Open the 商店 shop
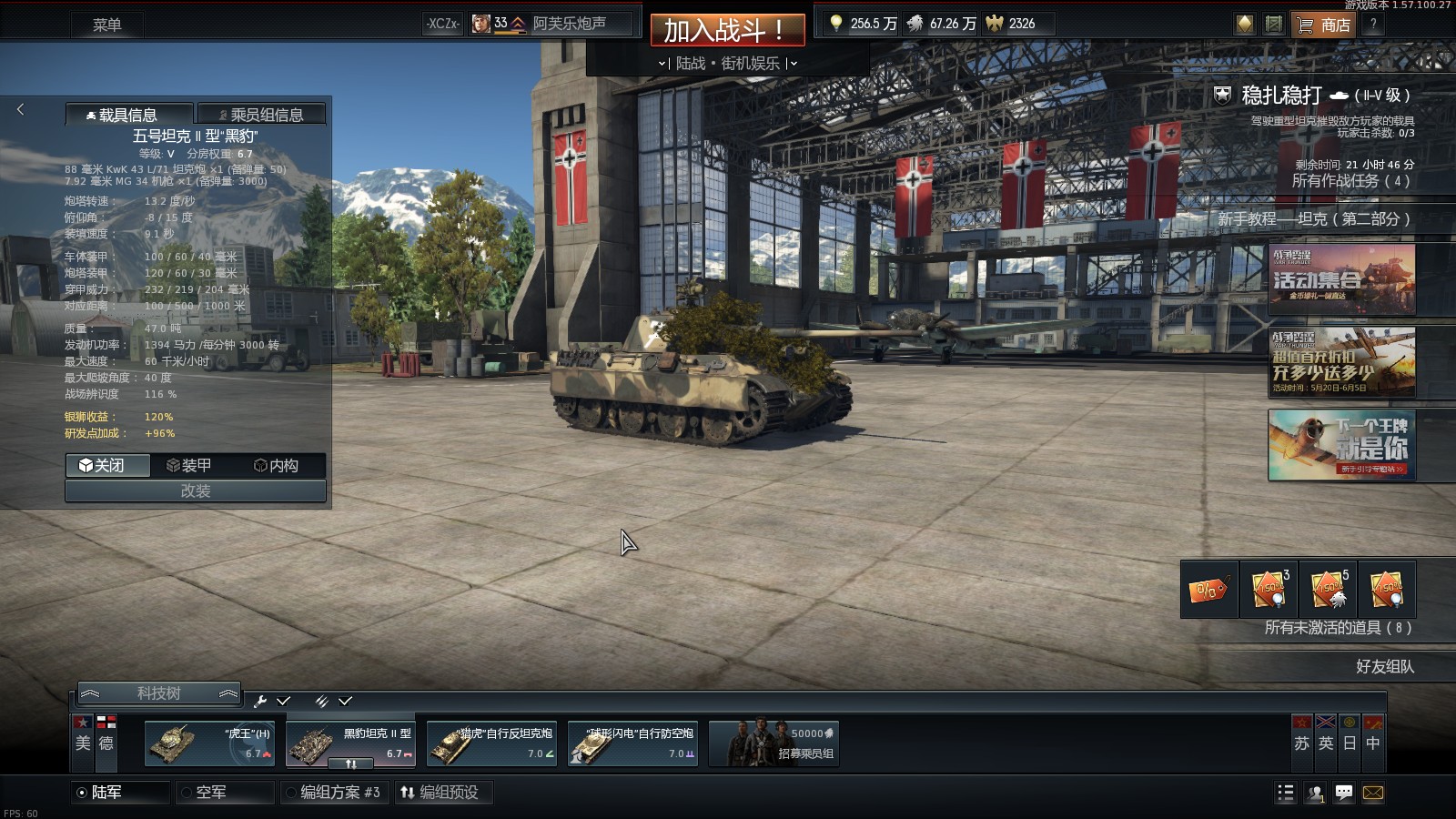This screenshot has height=819, width=1456. click(1324, 25)
